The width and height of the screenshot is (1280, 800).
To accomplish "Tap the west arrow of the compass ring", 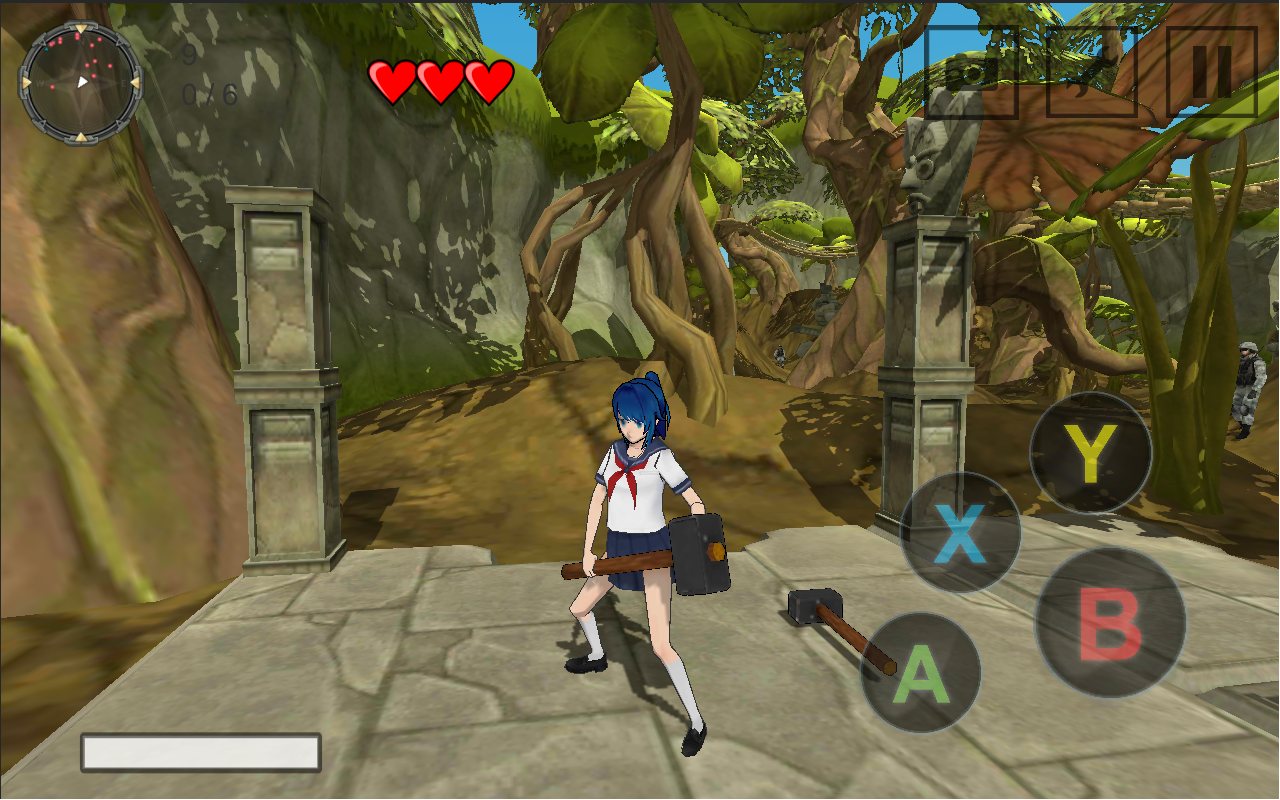I will point(26,82).
